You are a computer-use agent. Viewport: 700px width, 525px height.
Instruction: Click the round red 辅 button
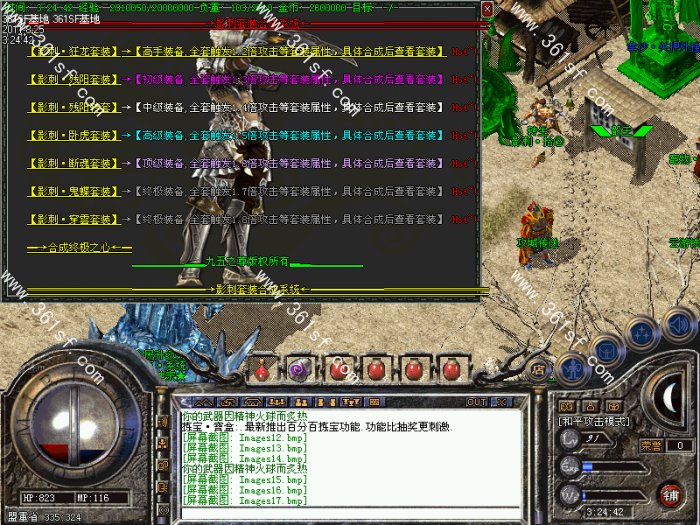[670, 493]
